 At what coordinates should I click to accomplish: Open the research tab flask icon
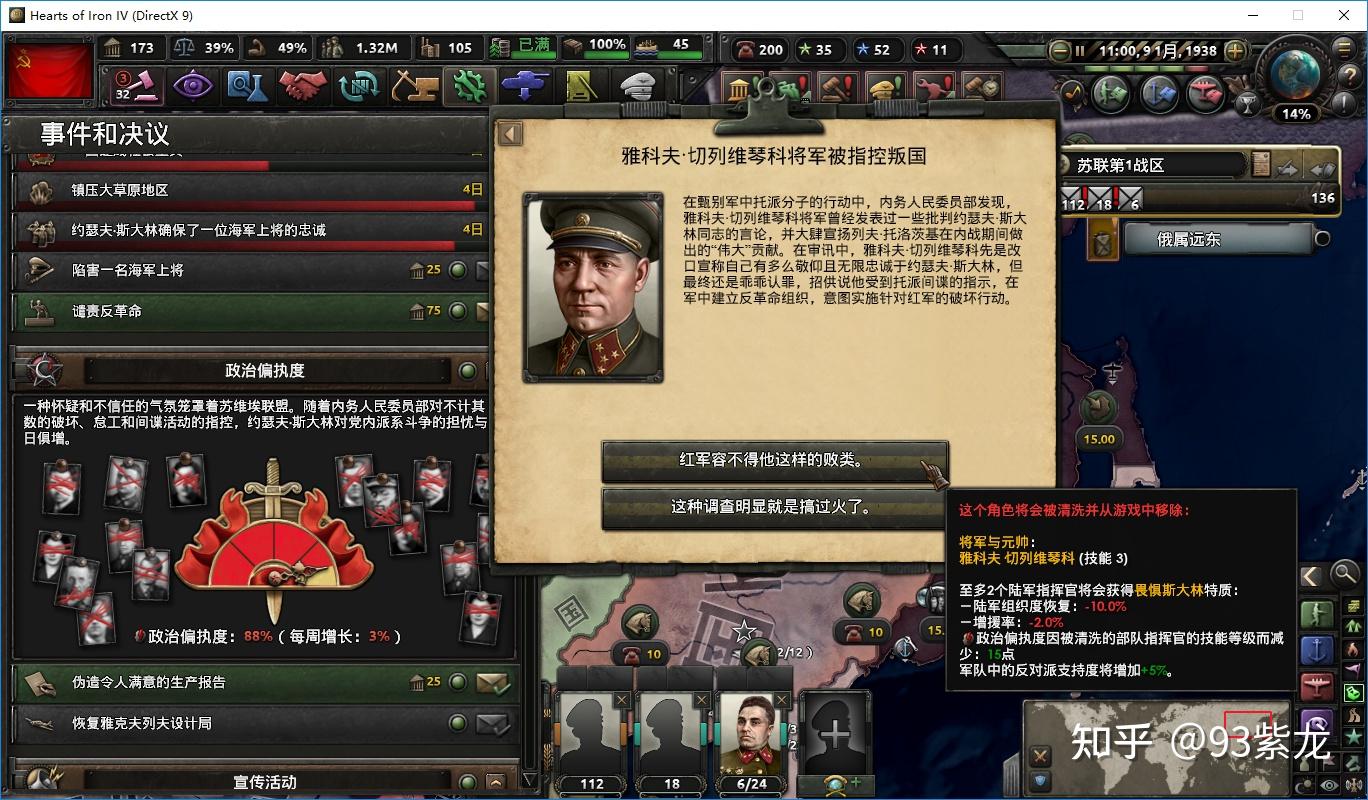246,85
